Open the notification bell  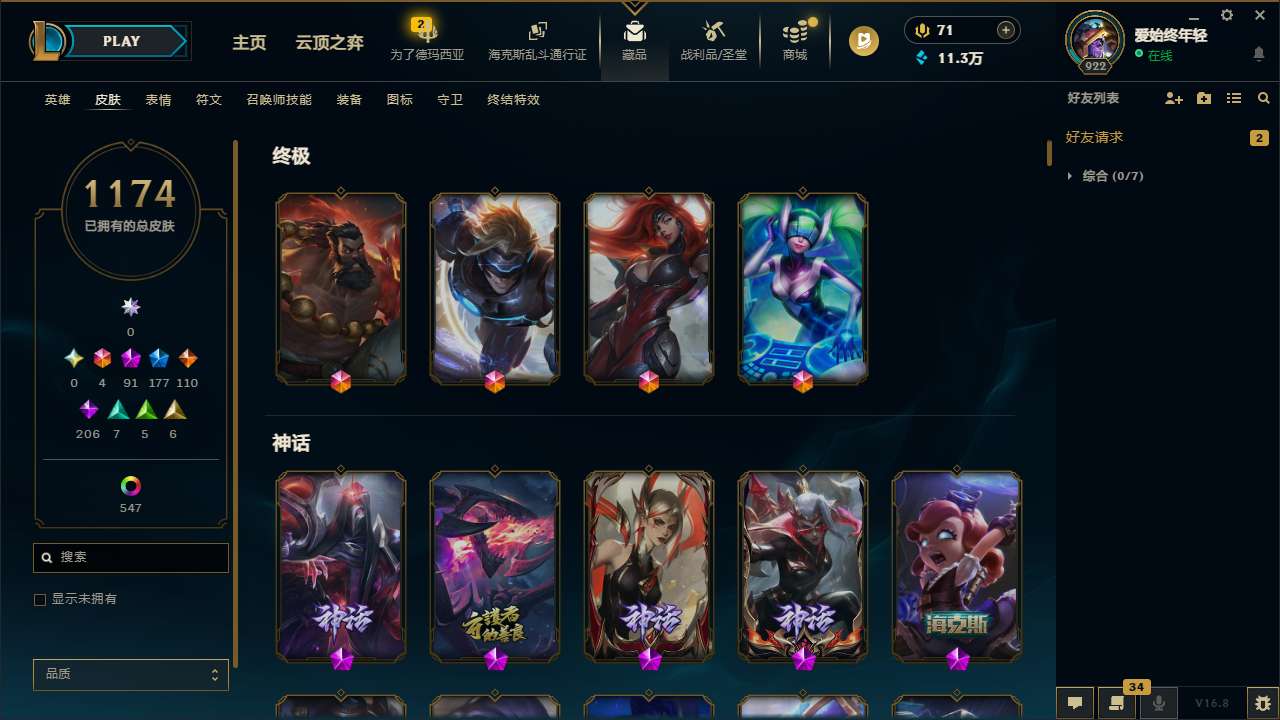coord(1258,54)
